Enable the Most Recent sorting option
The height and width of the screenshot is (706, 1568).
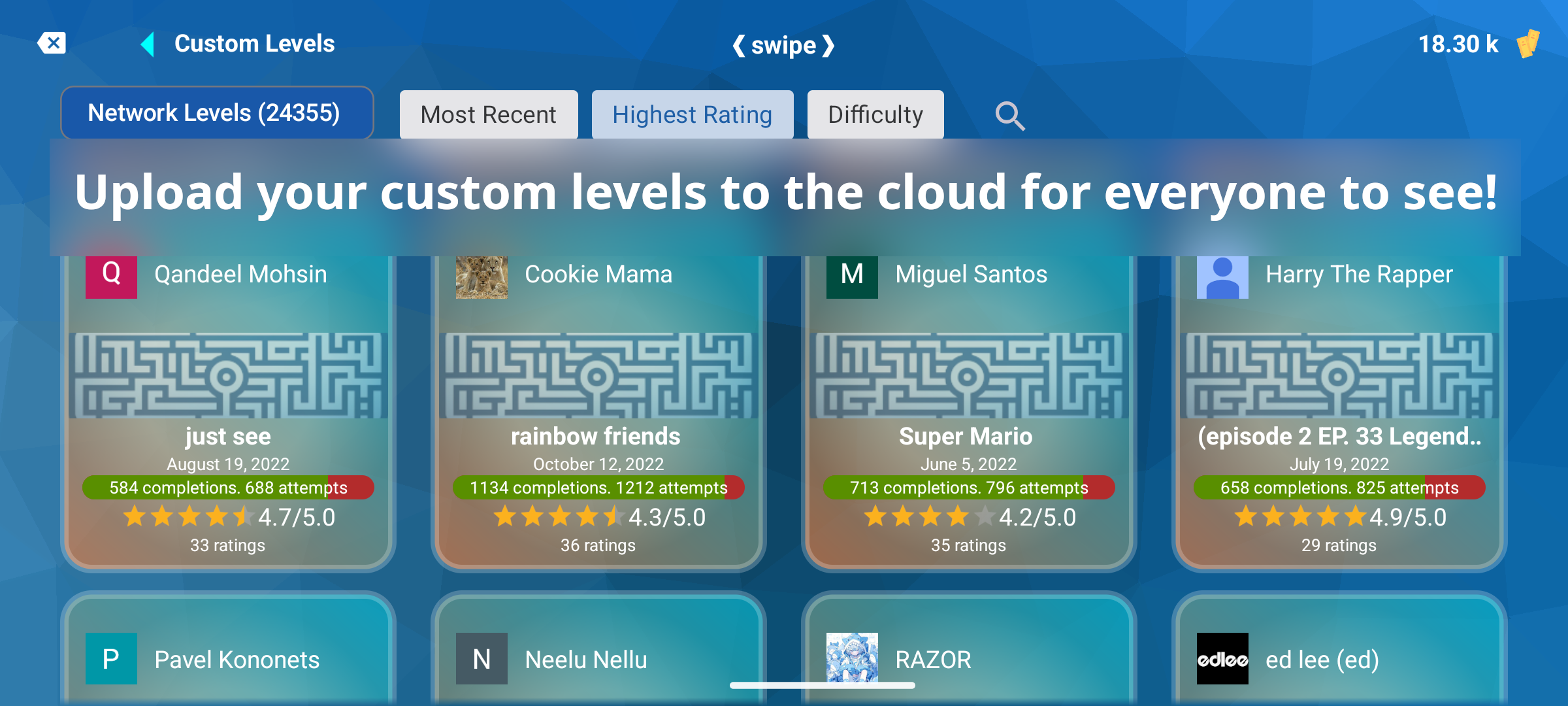pyautogui.click(x=489, y=114)
